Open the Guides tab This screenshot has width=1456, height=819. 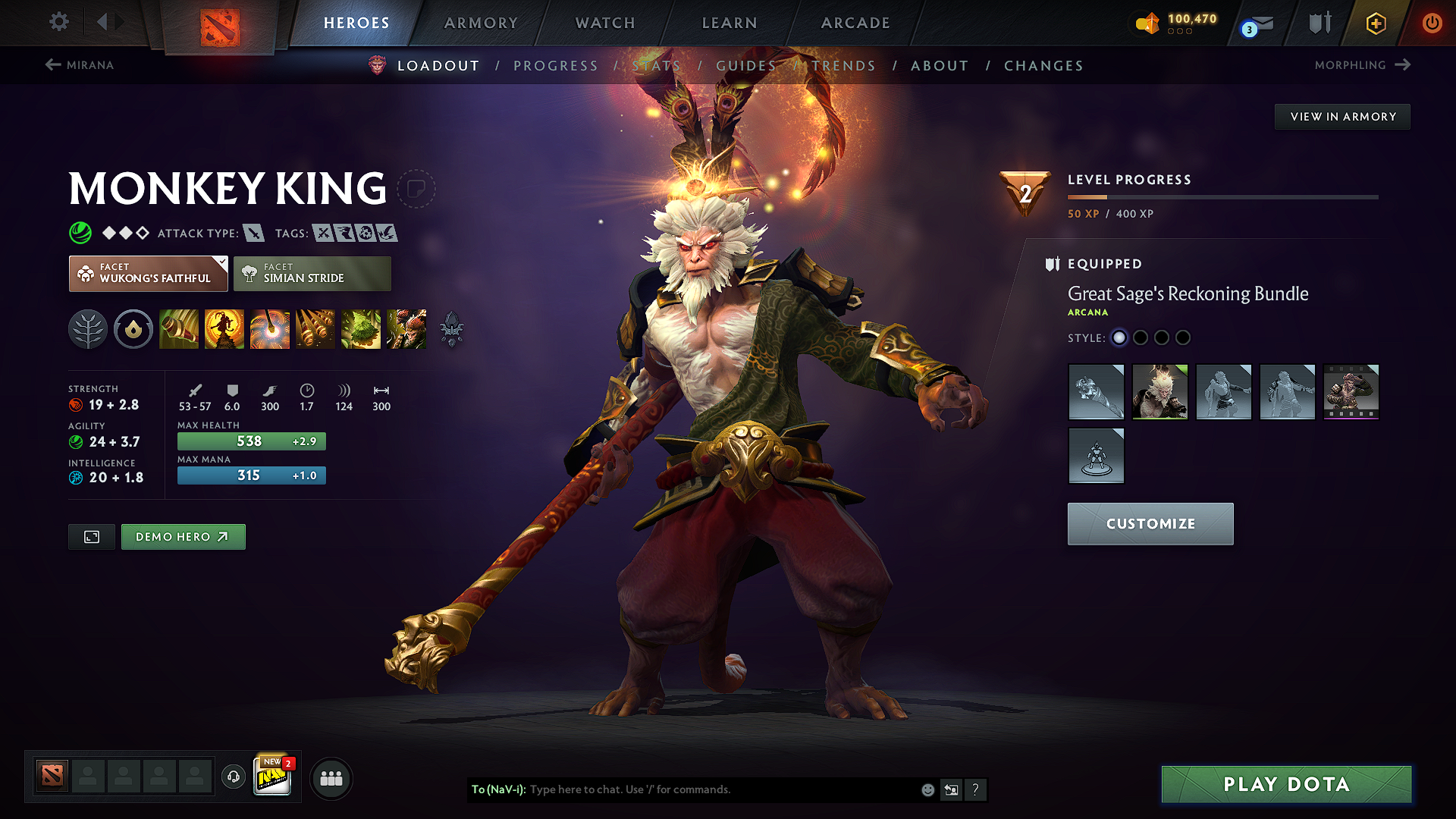point(746,65)
